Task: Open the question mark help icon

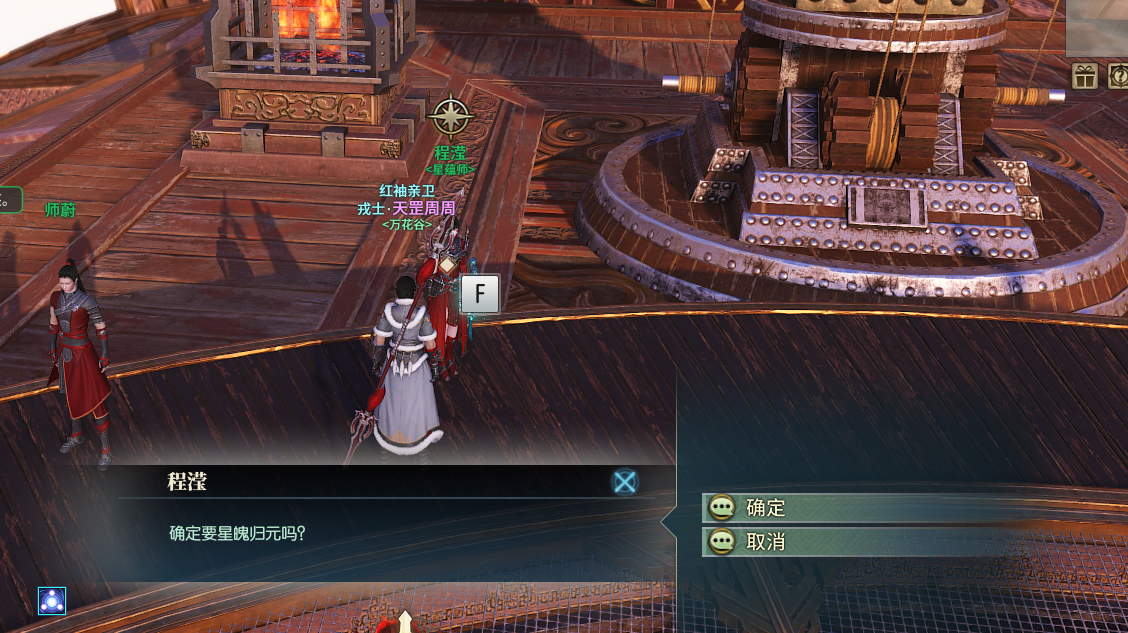Action: coord(1118,75)
